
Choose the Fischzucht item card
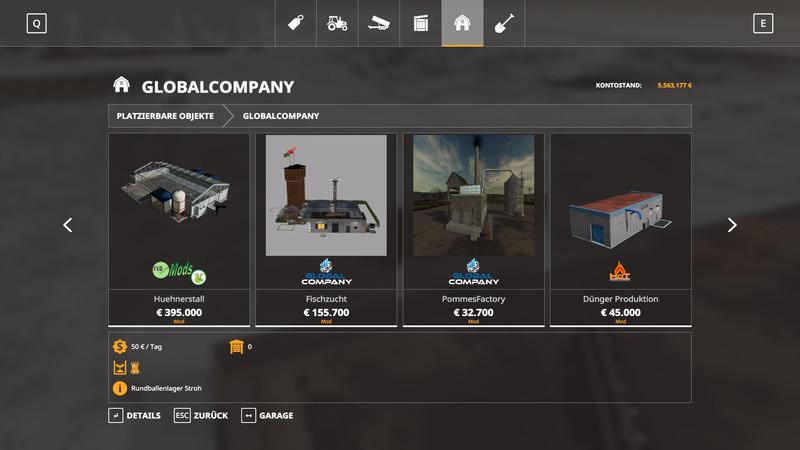(x=326, y=229)
